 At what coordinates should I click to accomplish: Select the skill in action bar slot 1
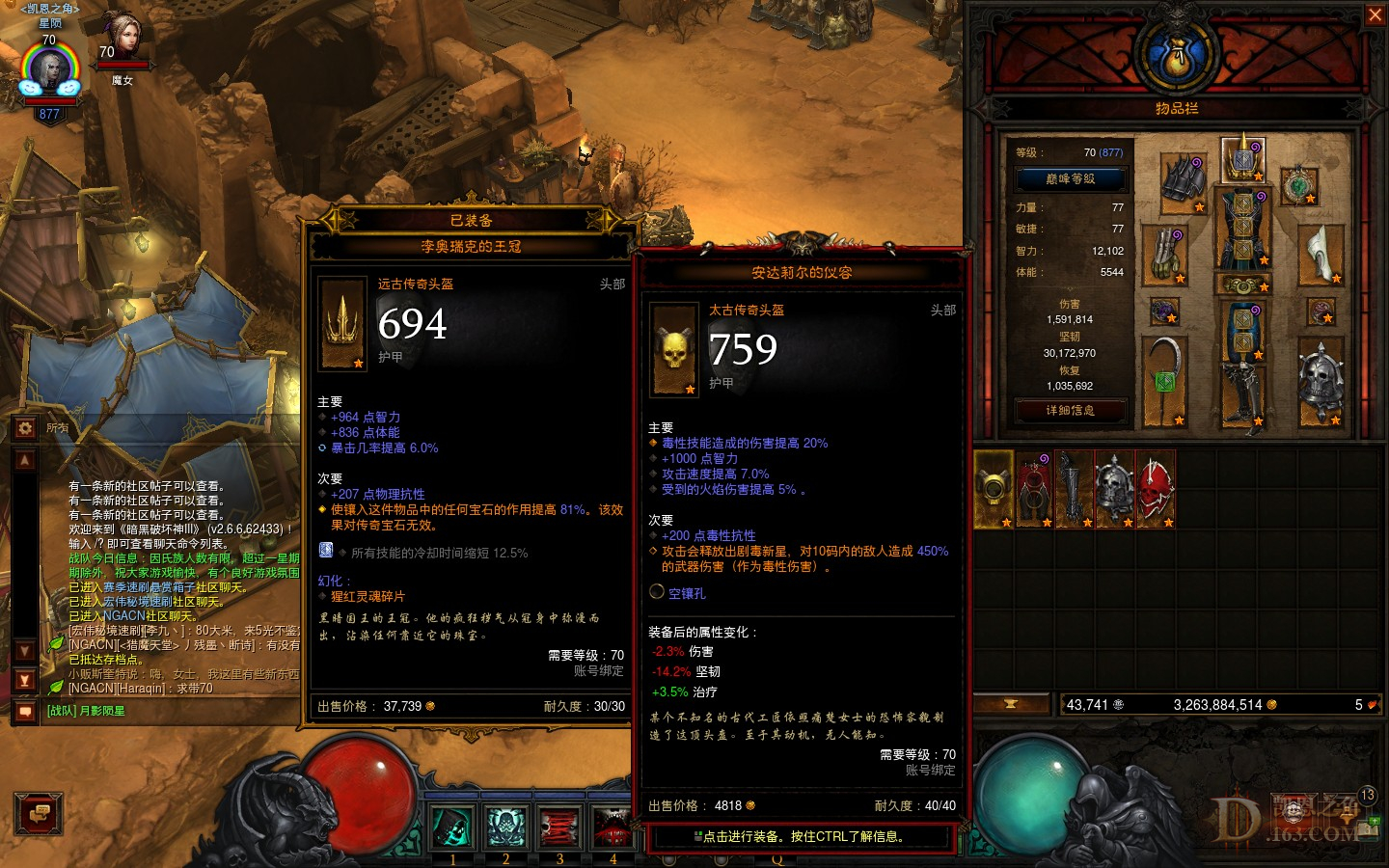[452, 827]
